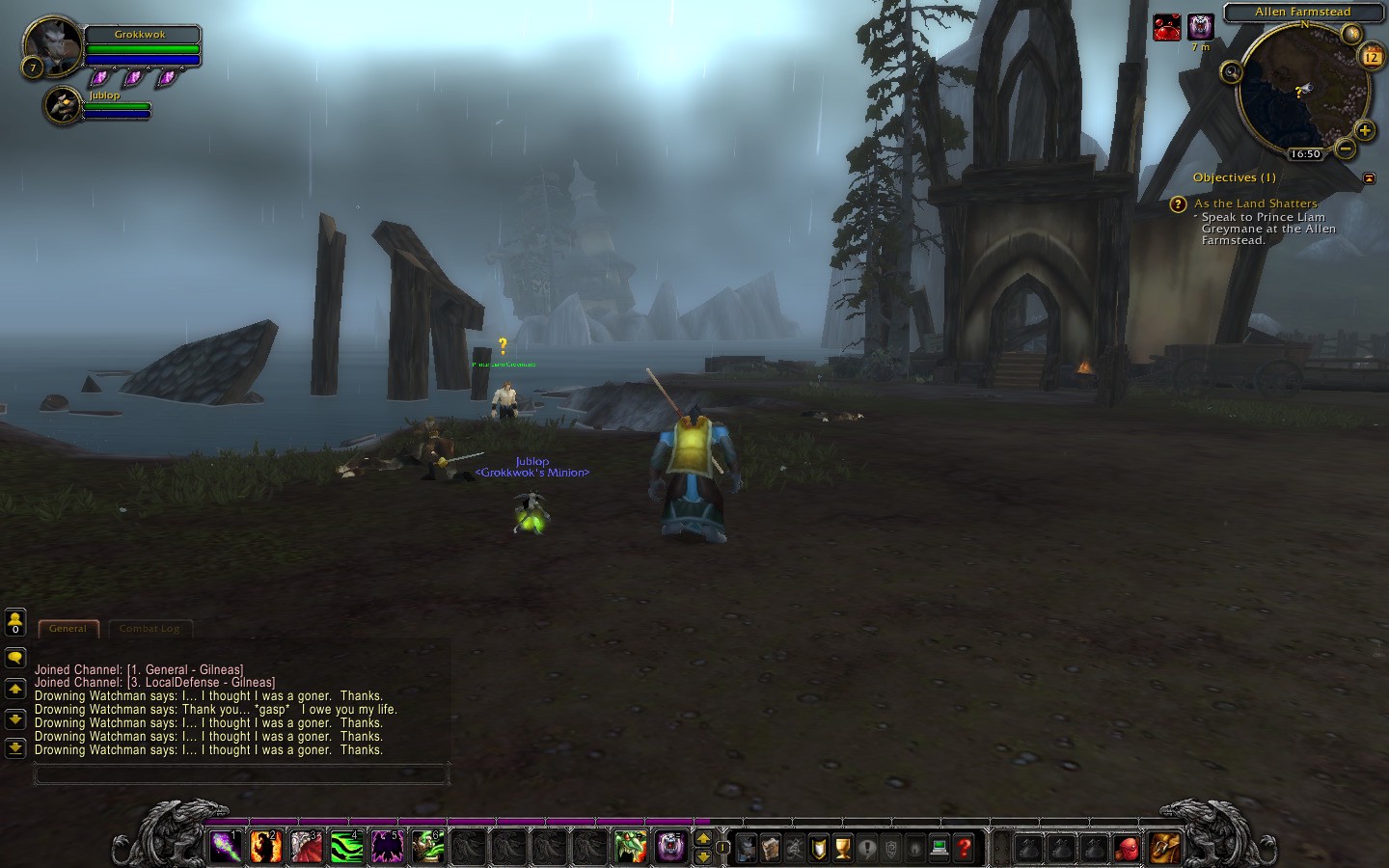This screenshot has height=868, width=1389.
Task: Click the action bar page up arrow
Action: (703, 838)
